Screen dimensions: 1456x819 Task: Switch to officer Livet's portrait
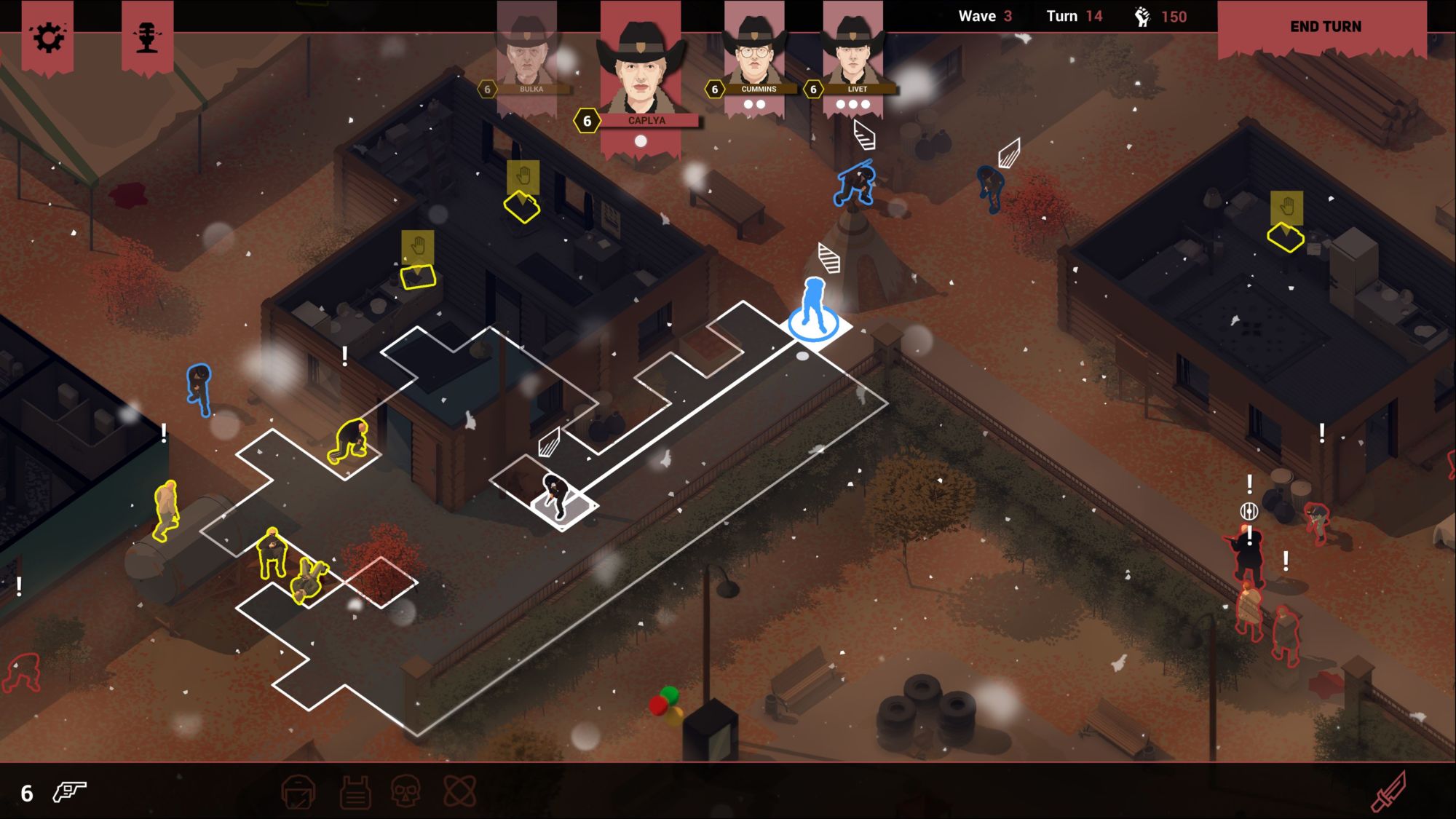852,51
